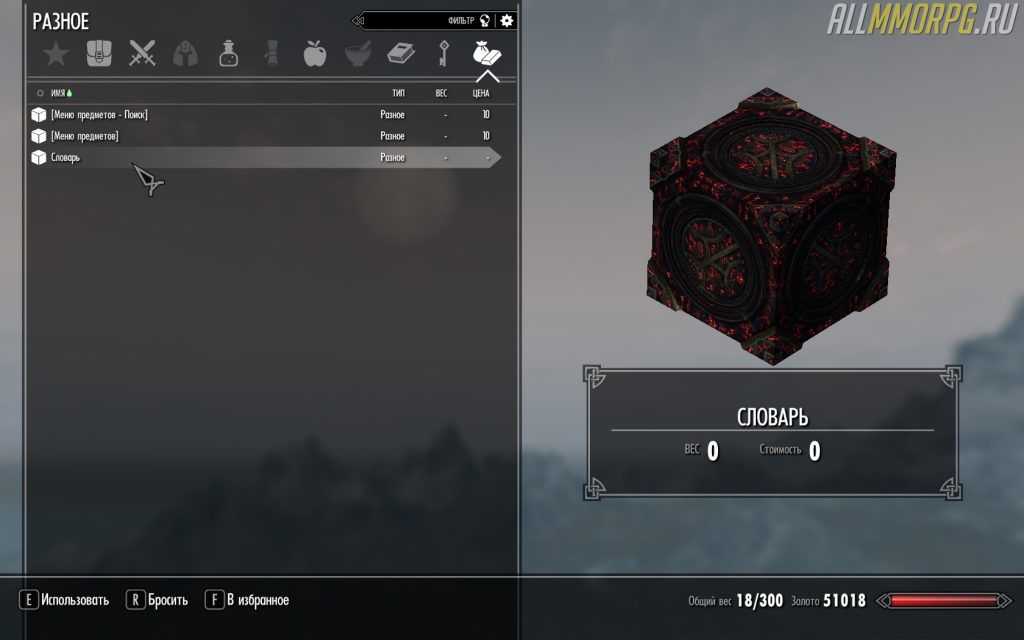The width and height of the screenshot is (1024, 640).
Task: Switch to the apple food category
Action: 314,54
